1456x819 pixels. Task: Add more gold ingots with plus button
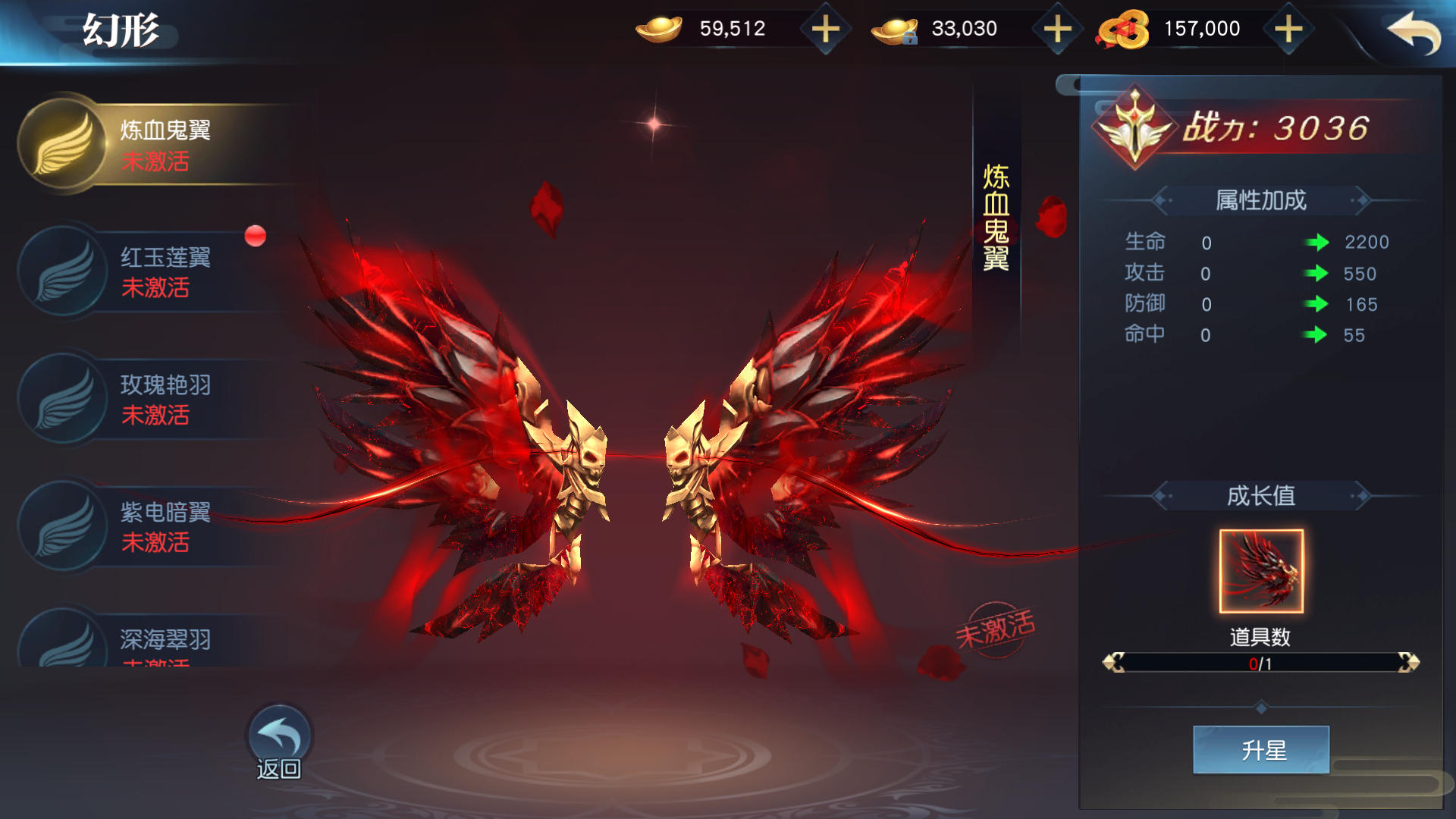pos(826,30)
